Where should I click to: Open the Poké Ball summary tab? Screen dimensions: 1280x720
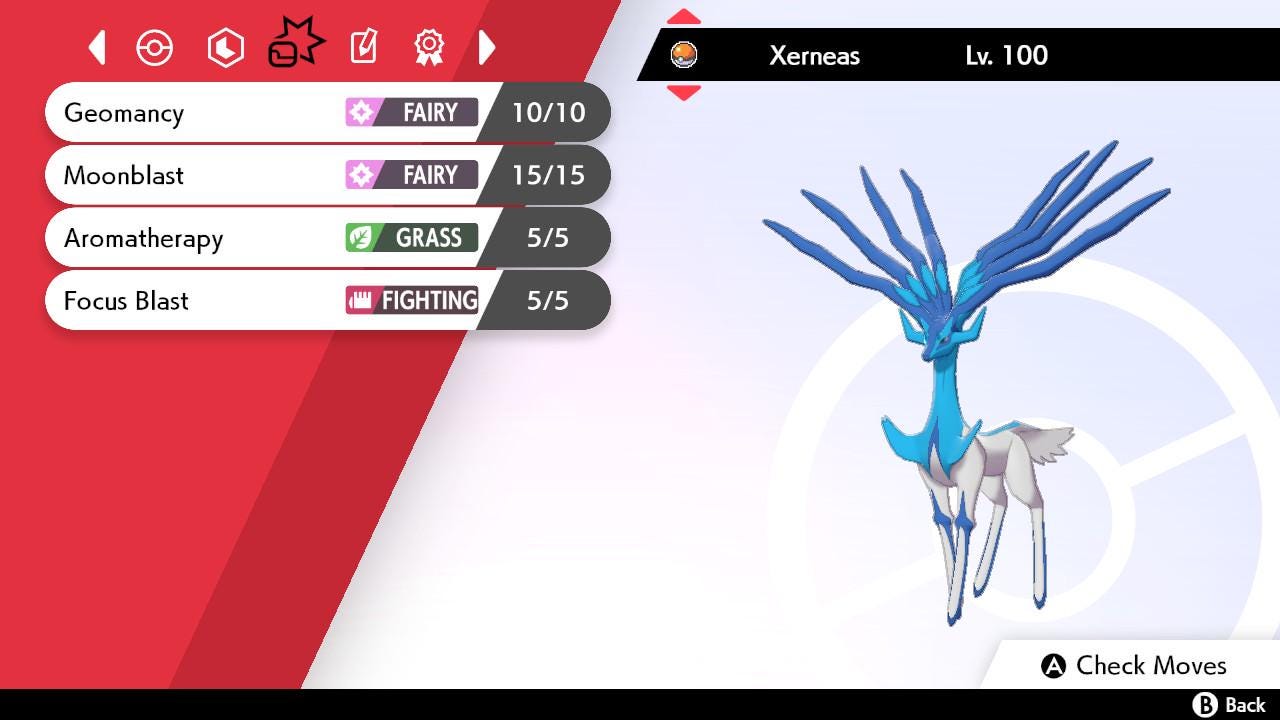[155, 48]
